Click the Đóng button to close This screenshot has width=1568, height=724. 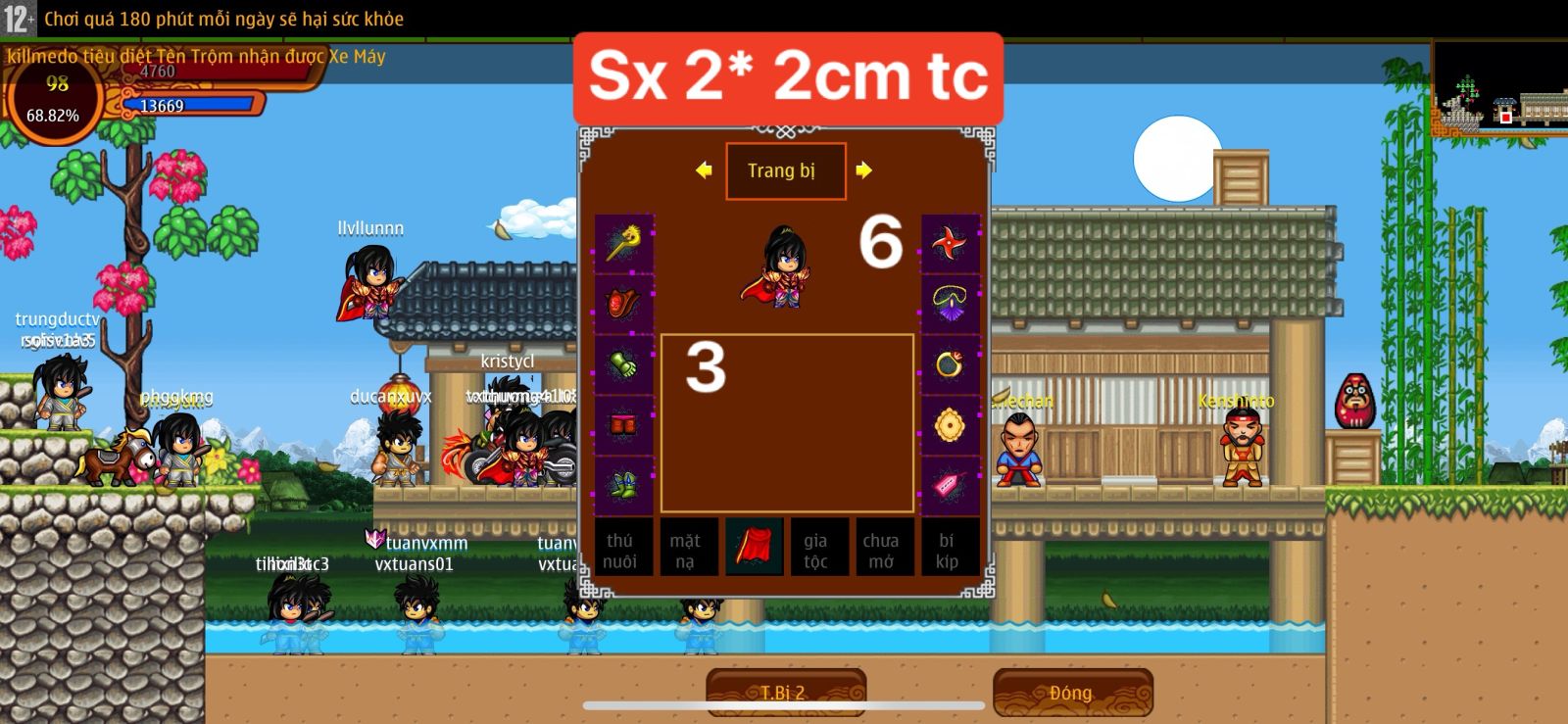1072,693
